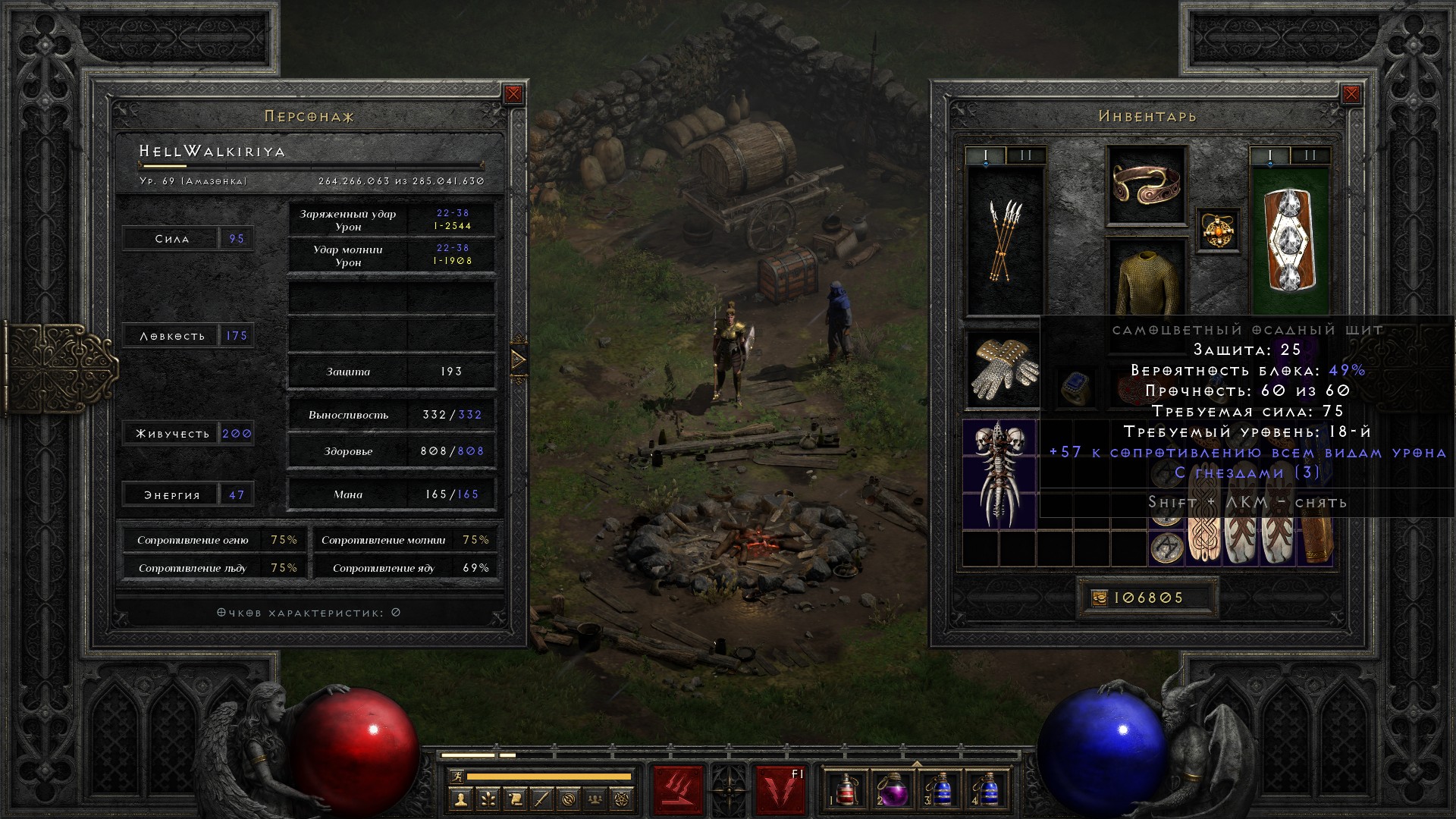1456x819 pixels.
Task: Open the right lightning skill selector
Action: [x=780, y=790]
